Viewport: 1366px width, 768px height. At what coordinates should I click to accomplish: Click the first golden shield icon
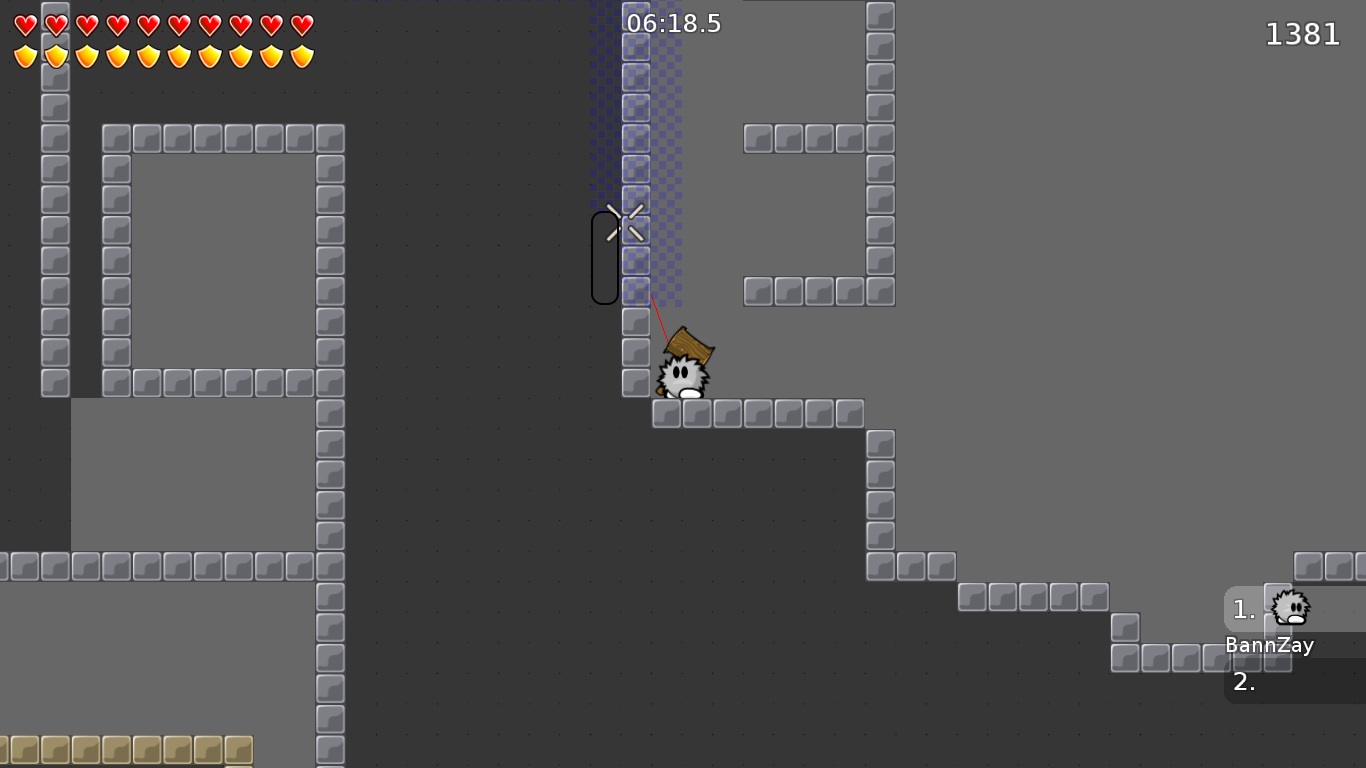(x=24, y=55)
